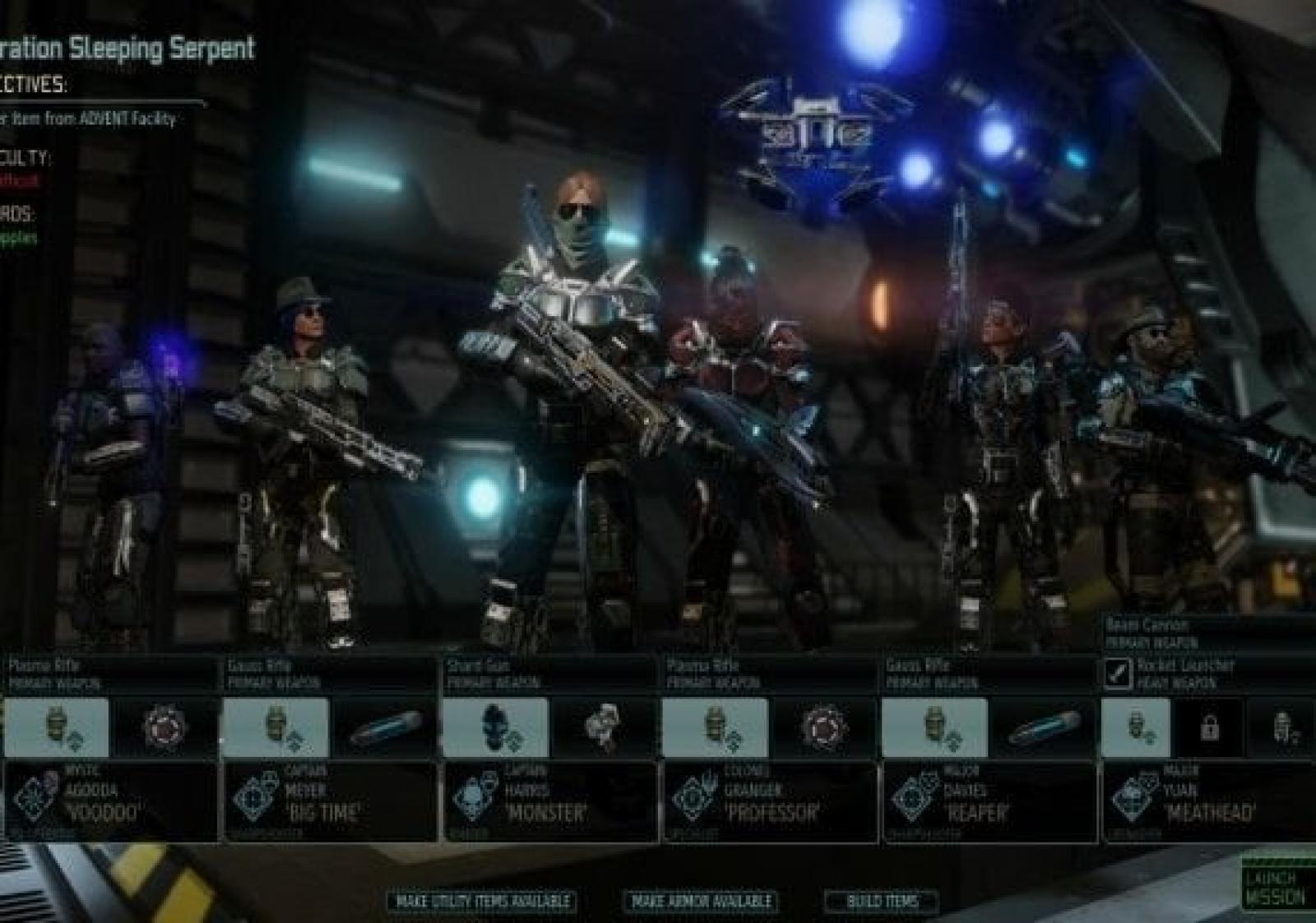
Task: Change Big Time's Gauss Rifle weapon
Action: click(x=331, y=673)
